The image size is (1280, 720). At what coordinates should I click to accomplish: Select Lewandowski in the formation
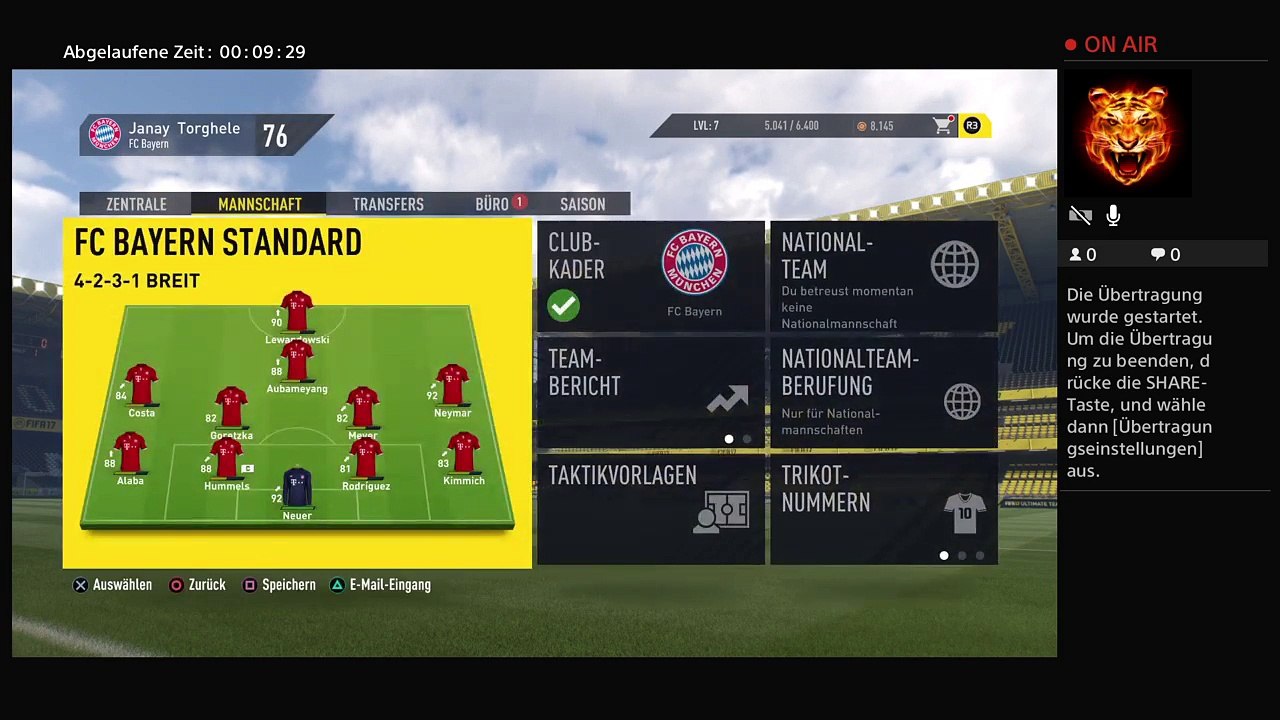pyautogui.click(x=297, y=313)
